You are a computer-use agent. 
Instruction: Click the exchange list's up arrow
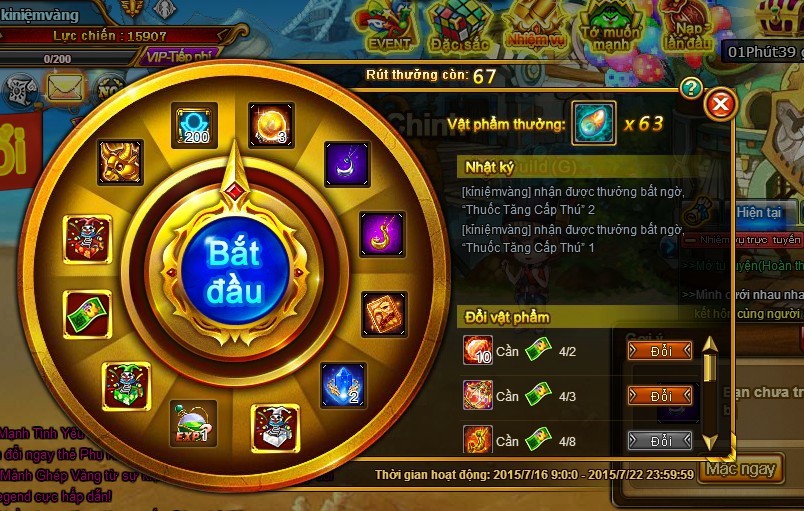(710, 347)
